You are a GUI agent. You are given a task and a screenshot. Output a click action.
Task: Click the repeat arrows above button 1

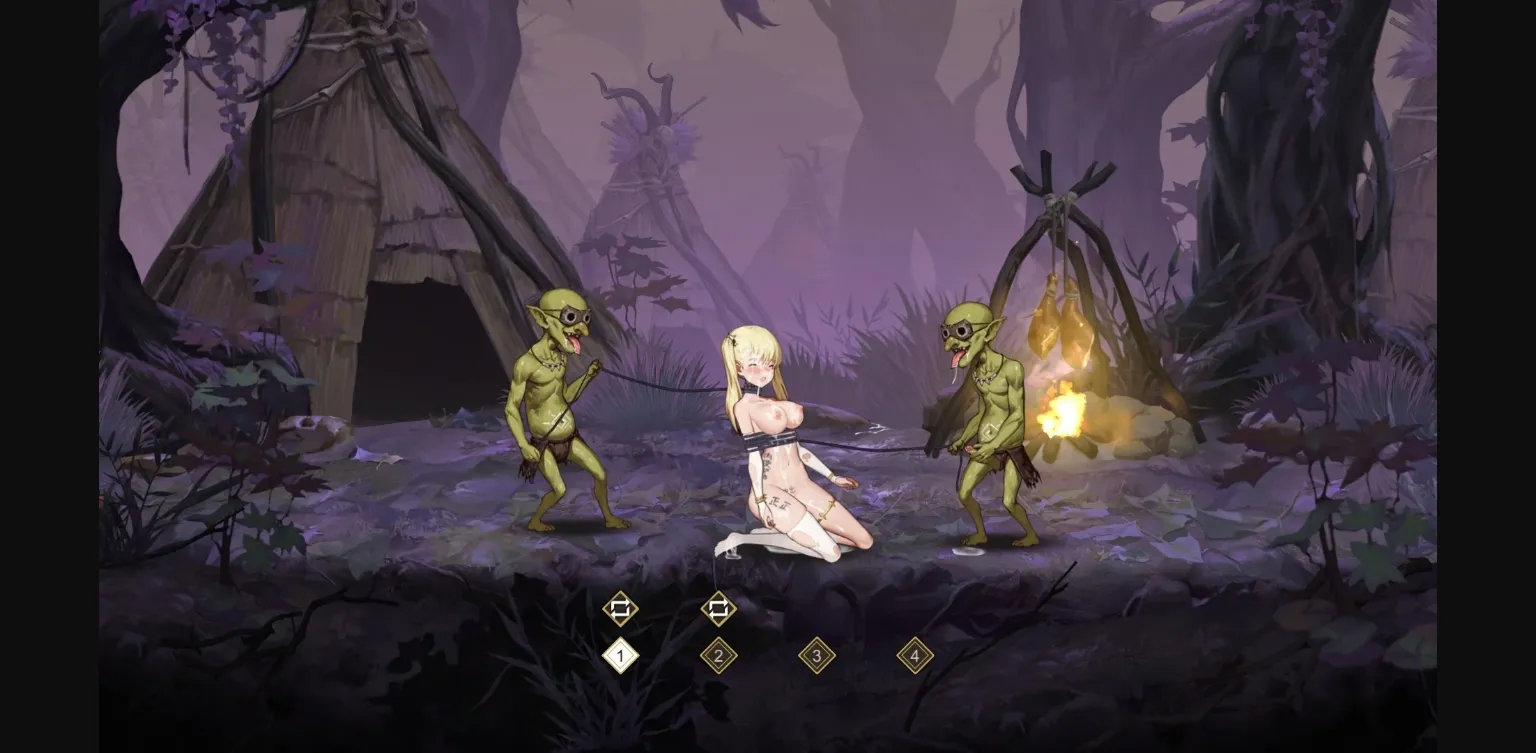click(x=620, y=607)
